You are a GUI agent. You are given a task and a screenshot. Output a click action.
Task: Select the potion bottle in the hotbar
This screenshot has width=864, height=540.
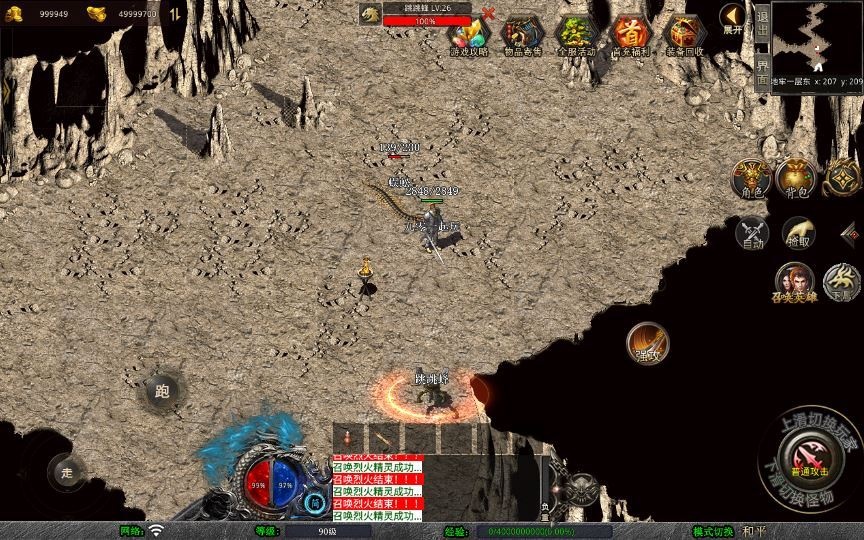[x=348, y=439]
